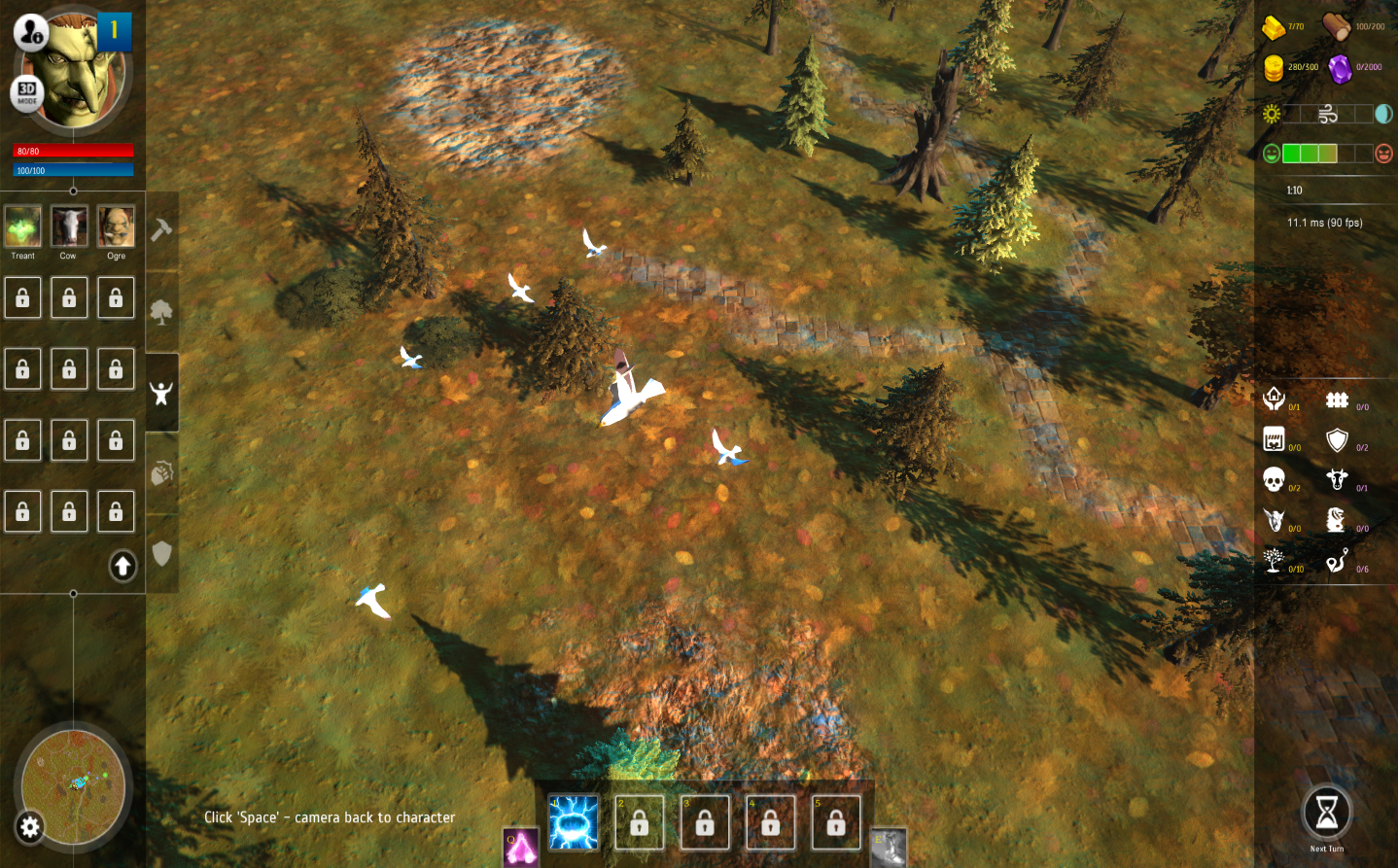This screenshot has width=1398, height=868.
Task: End turn with the hourglass button
Action: coord(1327,812)
